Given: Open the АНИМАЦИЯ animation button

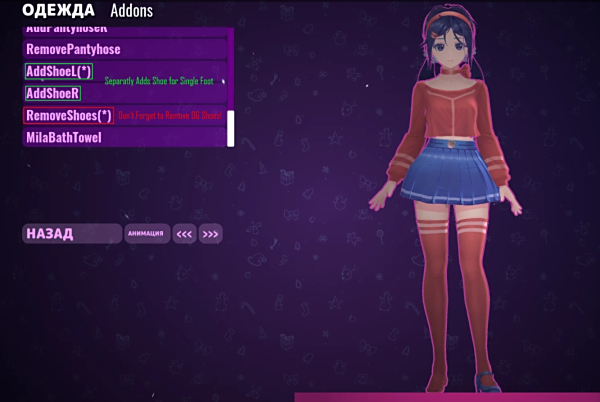Looking at the screenshot, I should click(147, 234).
